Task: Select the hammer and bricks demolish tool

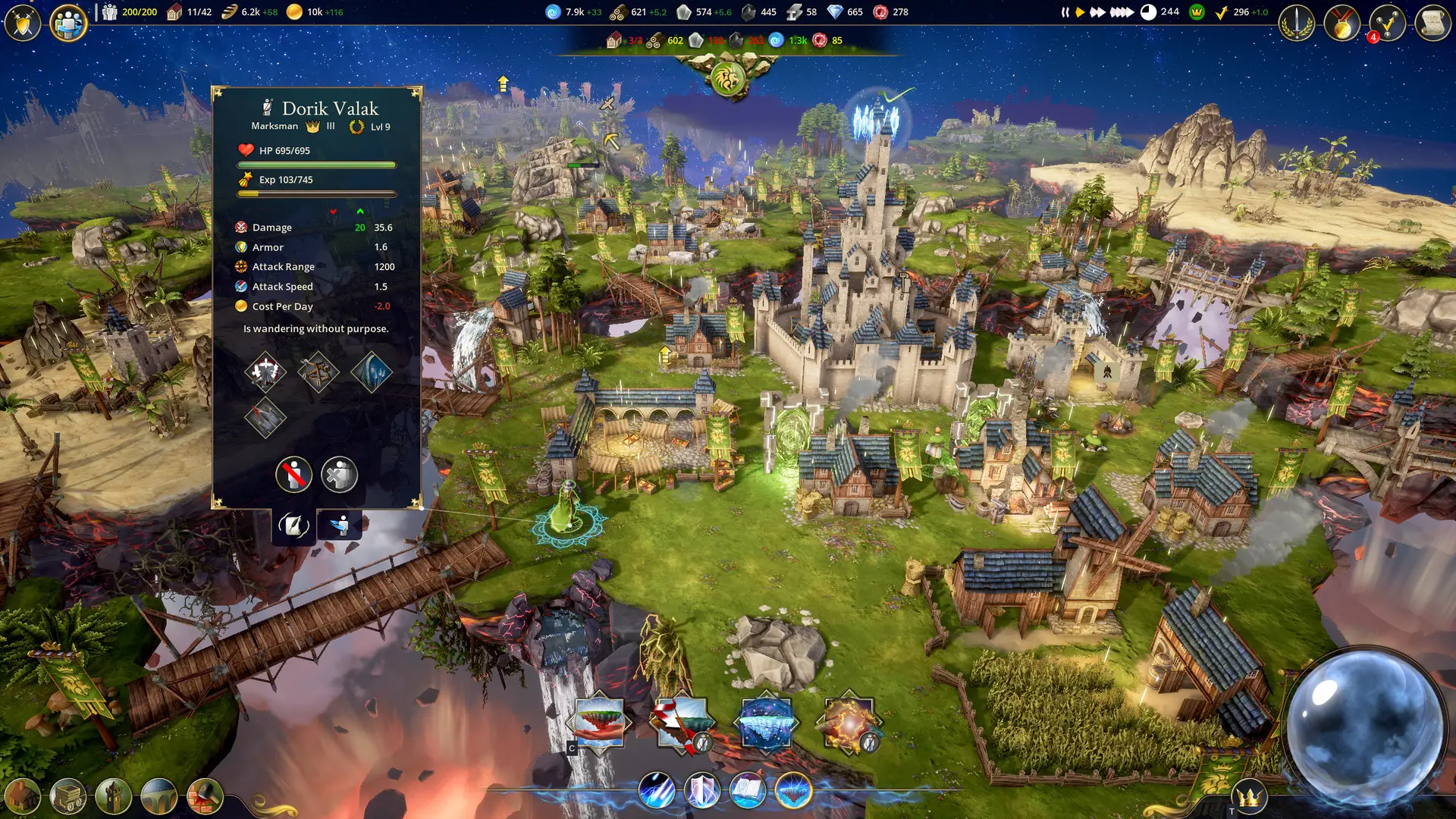Action: [x=205, y=796]
